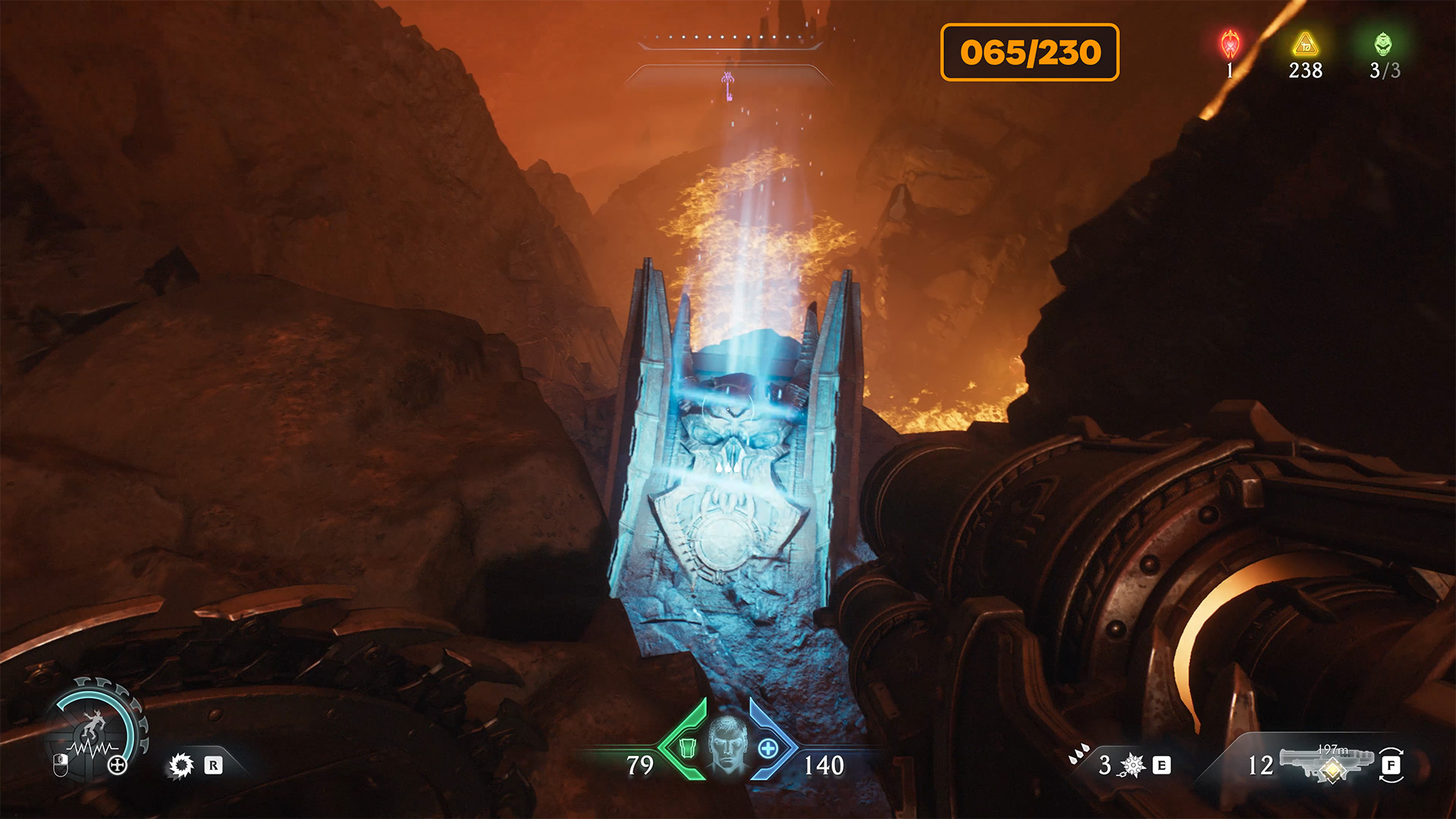Click the red ruby currency icon

pos(1229,44)
